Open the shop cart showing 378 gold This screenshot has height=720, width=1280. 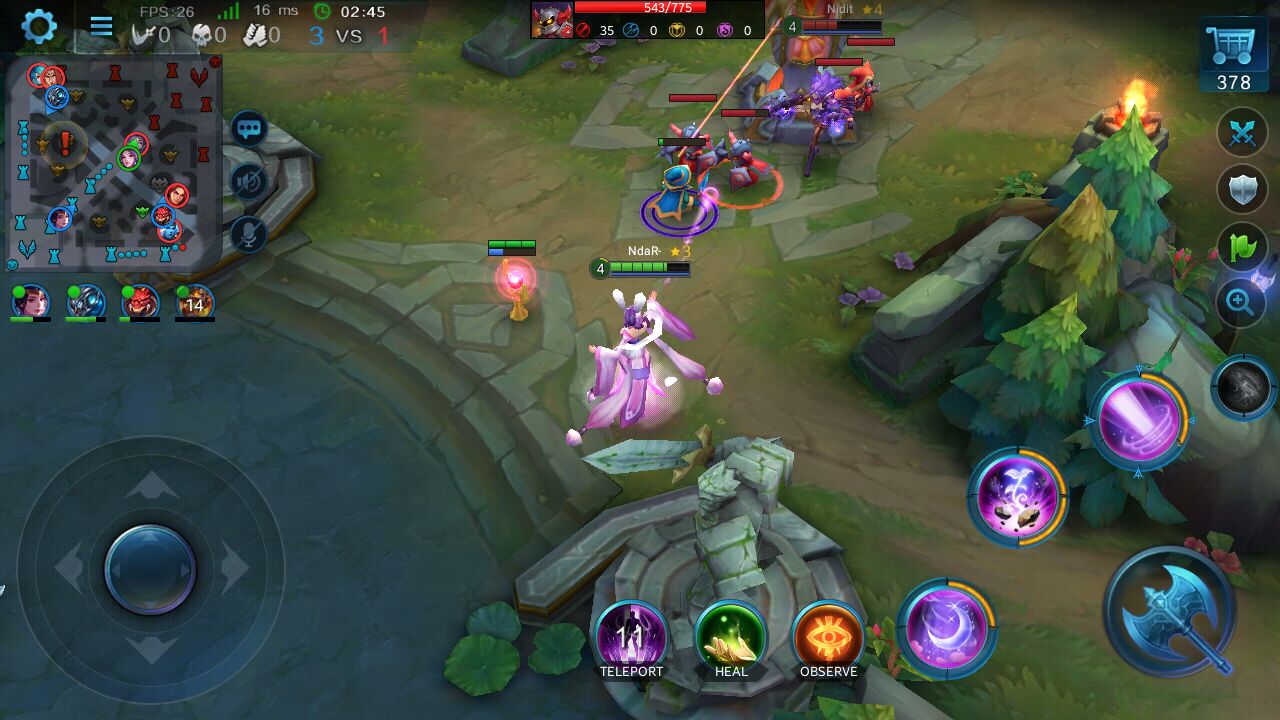pos(1233,56)
